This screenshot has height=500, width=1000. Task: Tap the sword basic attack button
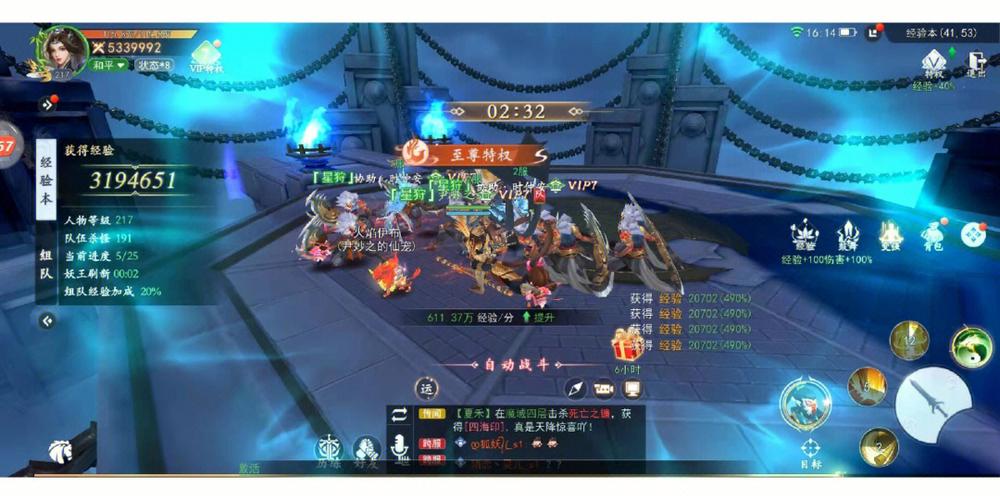933,404
